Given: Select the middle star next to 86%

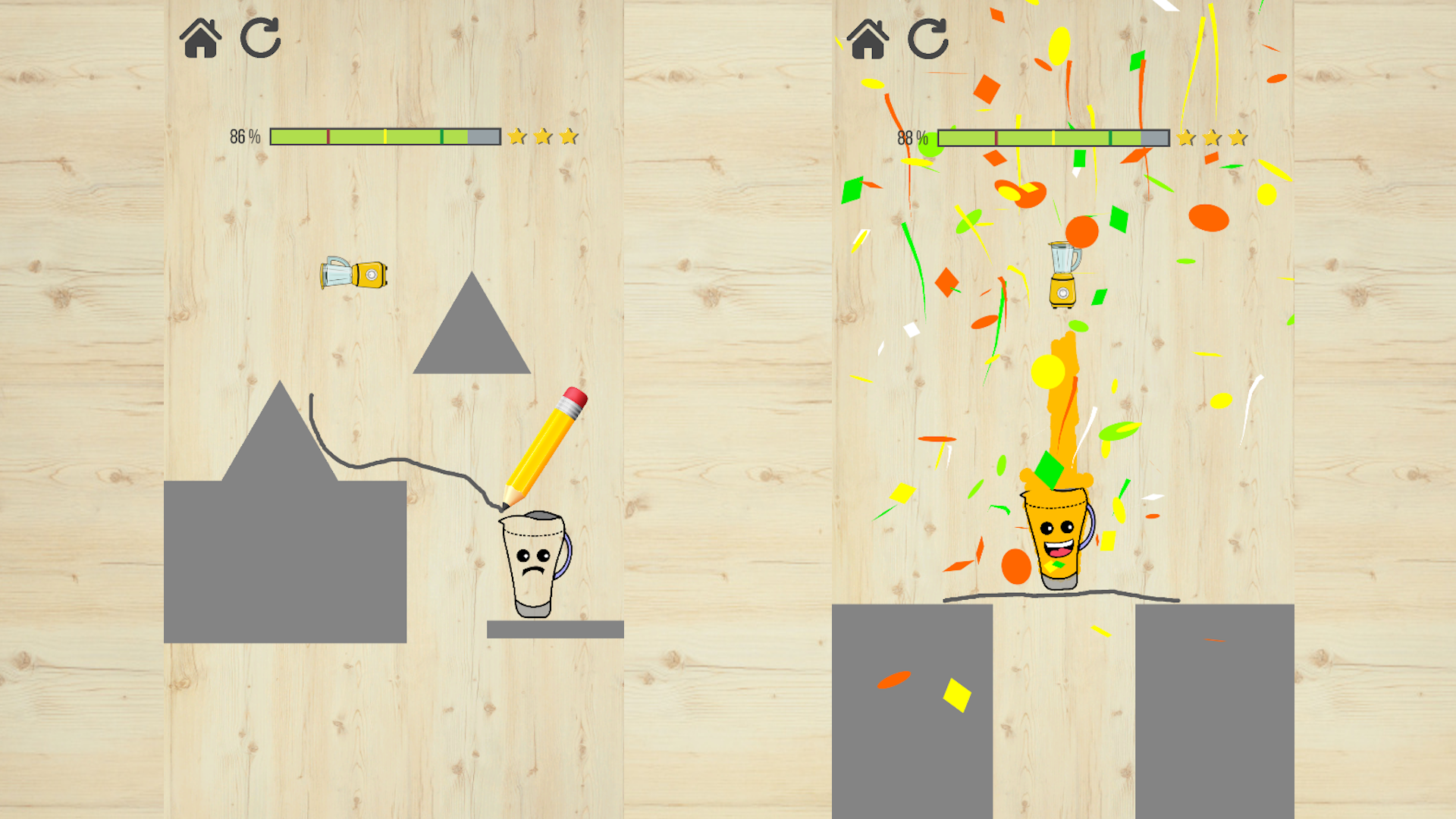Looking at the screenshot, I should click(x=543, y=137).
